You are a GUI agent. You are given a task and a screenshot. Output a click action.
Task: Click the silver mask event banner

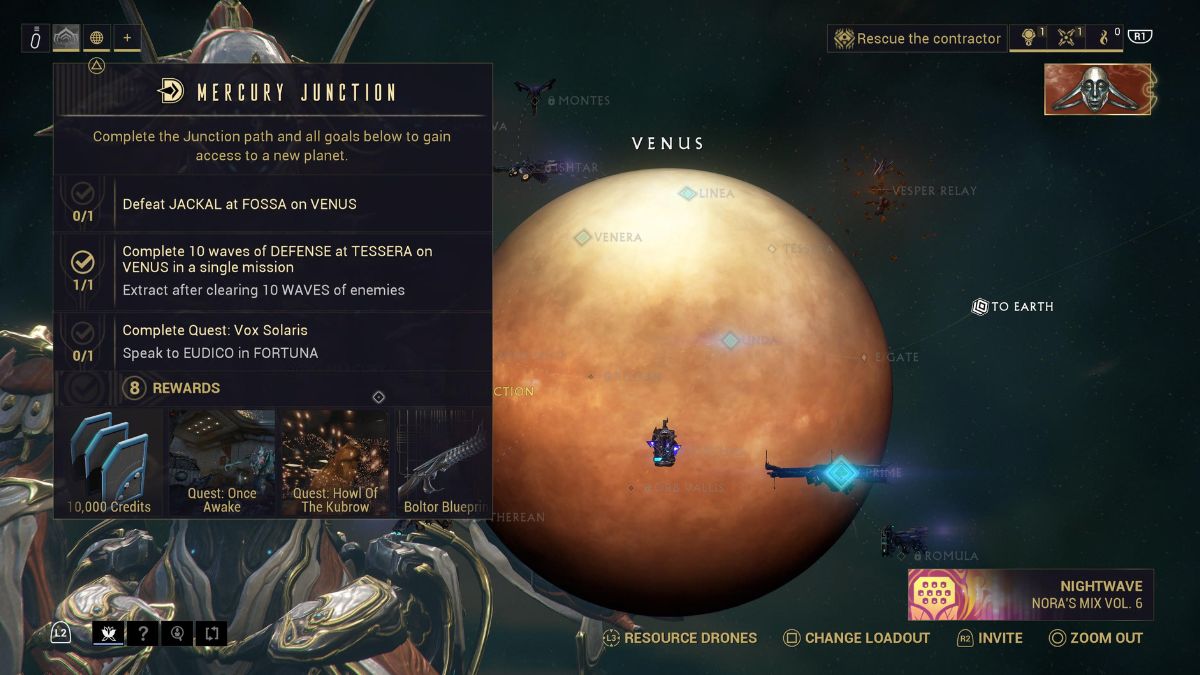pos(1097,89)
